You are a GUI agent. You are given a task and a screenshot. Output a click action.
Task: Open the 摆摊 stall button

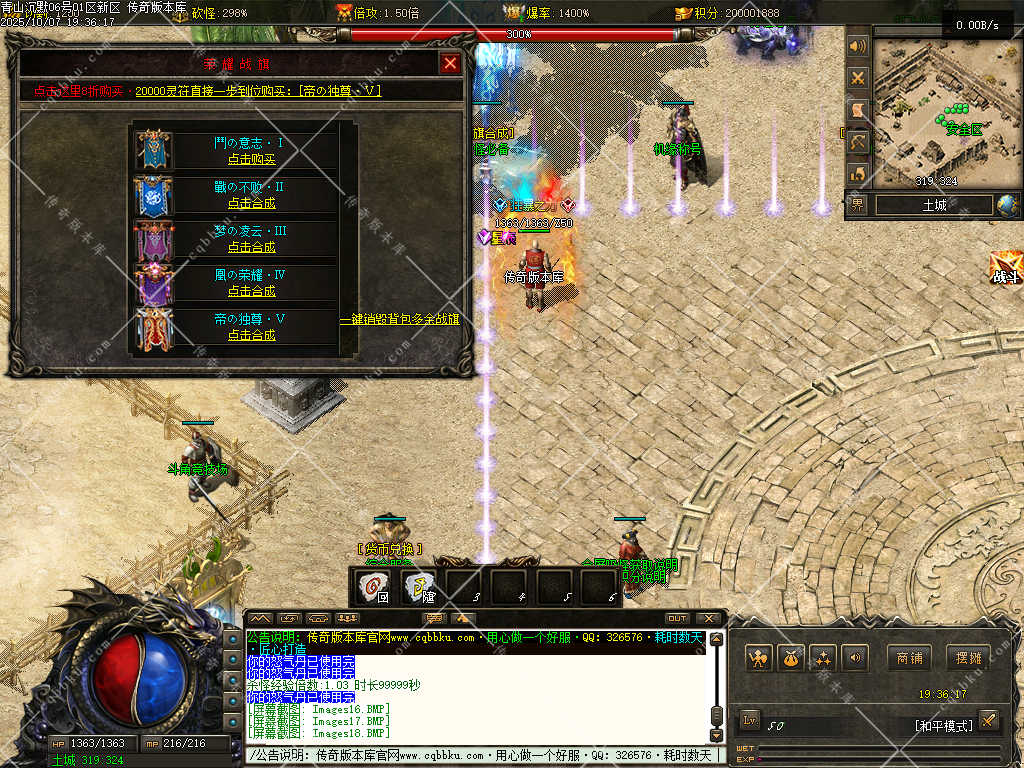(x=967, y=658)
